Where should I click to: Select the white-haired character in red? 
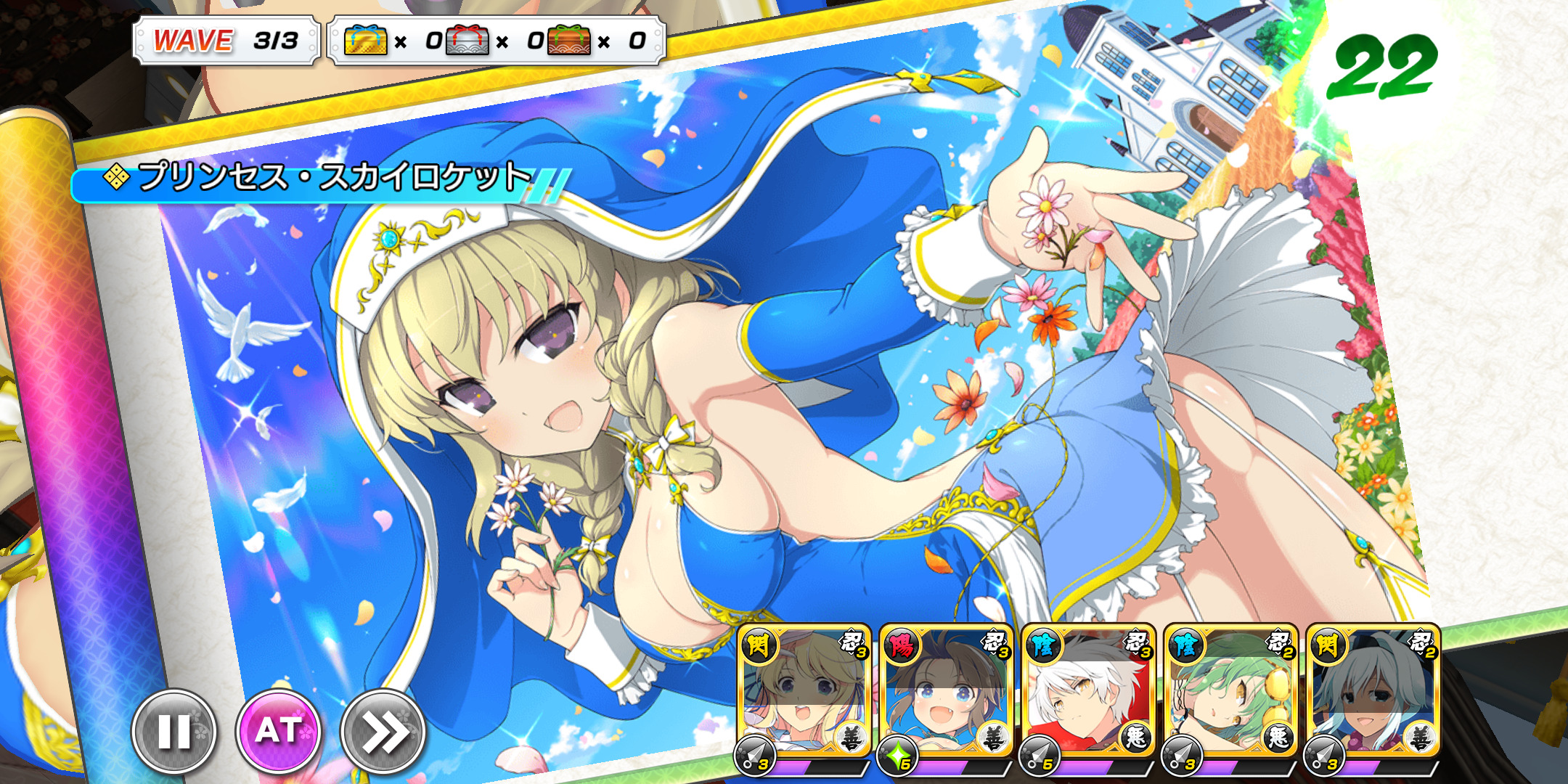(1088, 693)
